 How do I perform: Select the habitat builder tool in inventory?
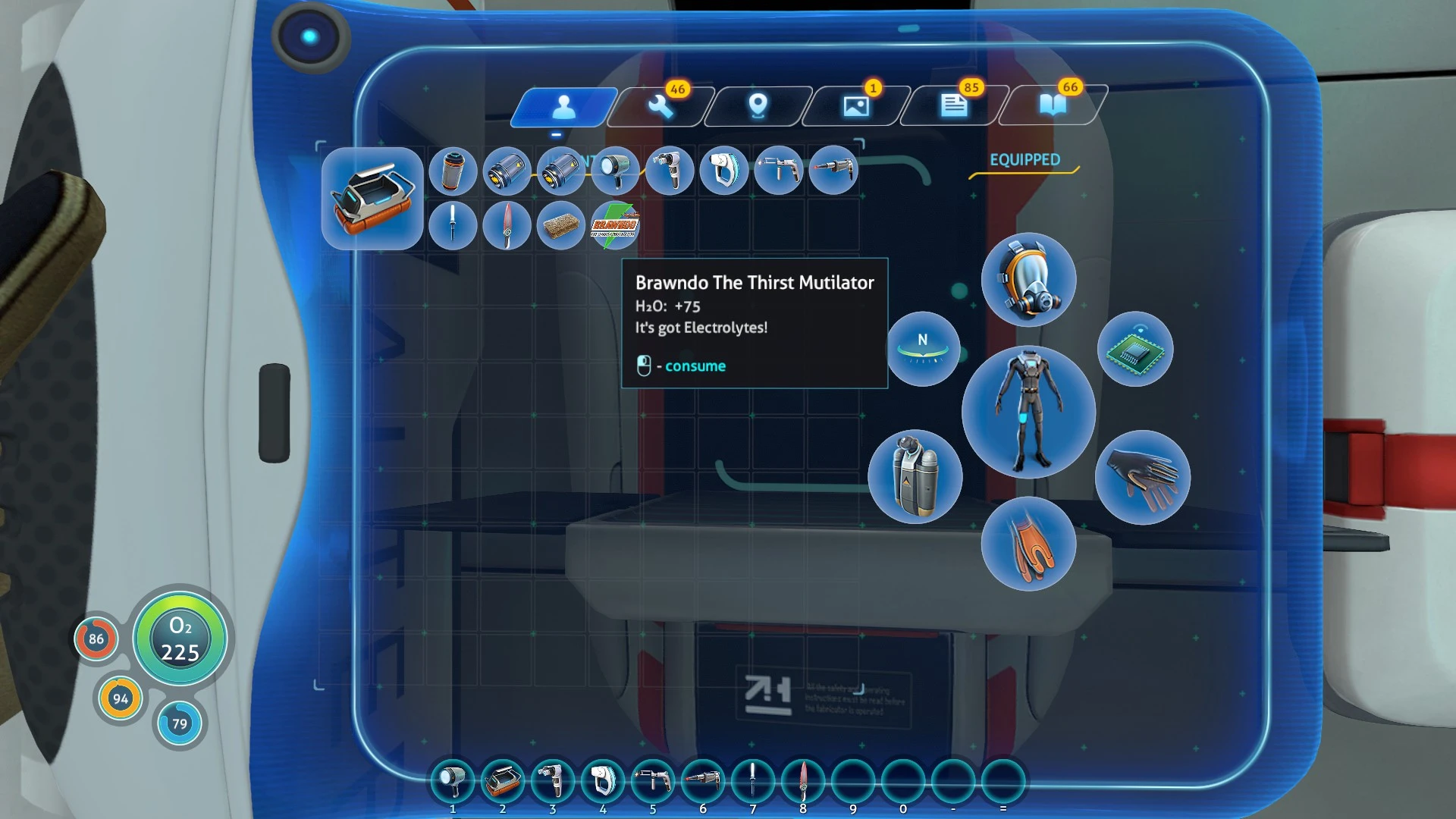[x=671, y=171]
